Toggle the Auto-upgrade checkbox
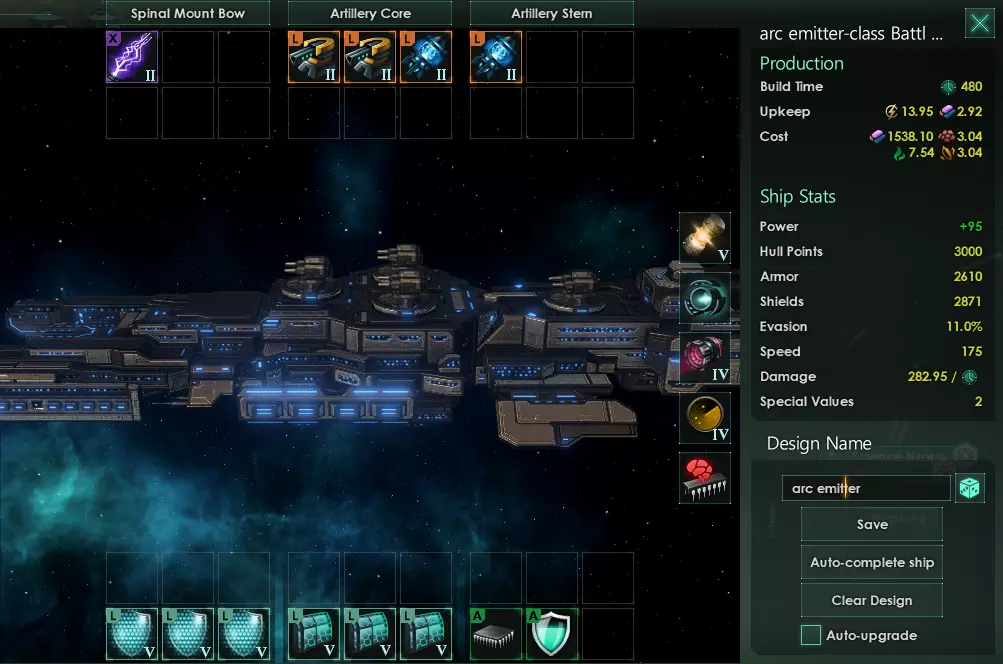This screenshot has width=1003, height=664. pyautogui.click(x=811, y=635)
